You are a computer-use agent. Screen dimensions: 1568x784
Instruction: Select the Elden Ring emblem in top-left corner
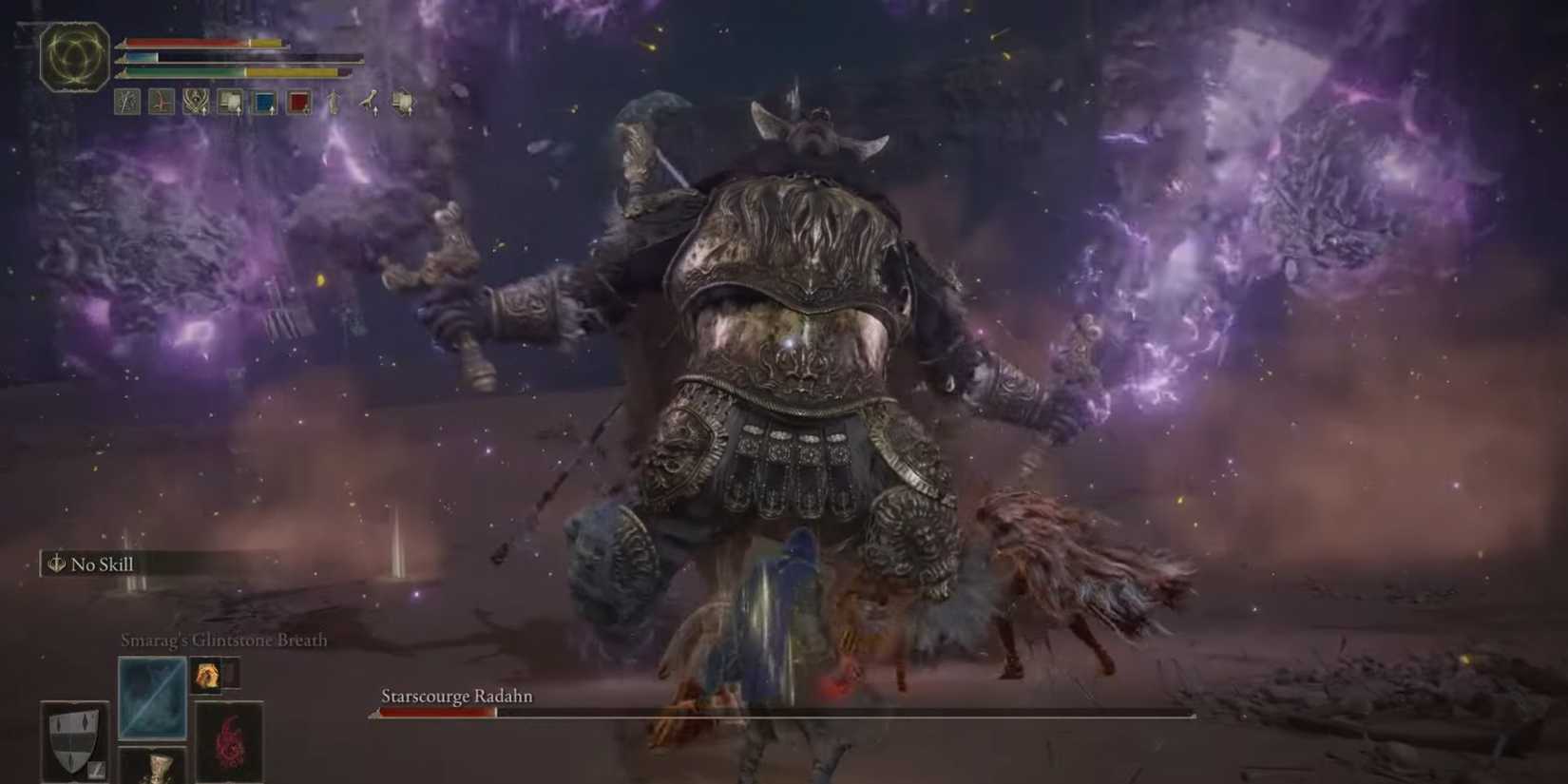(74, 57)
